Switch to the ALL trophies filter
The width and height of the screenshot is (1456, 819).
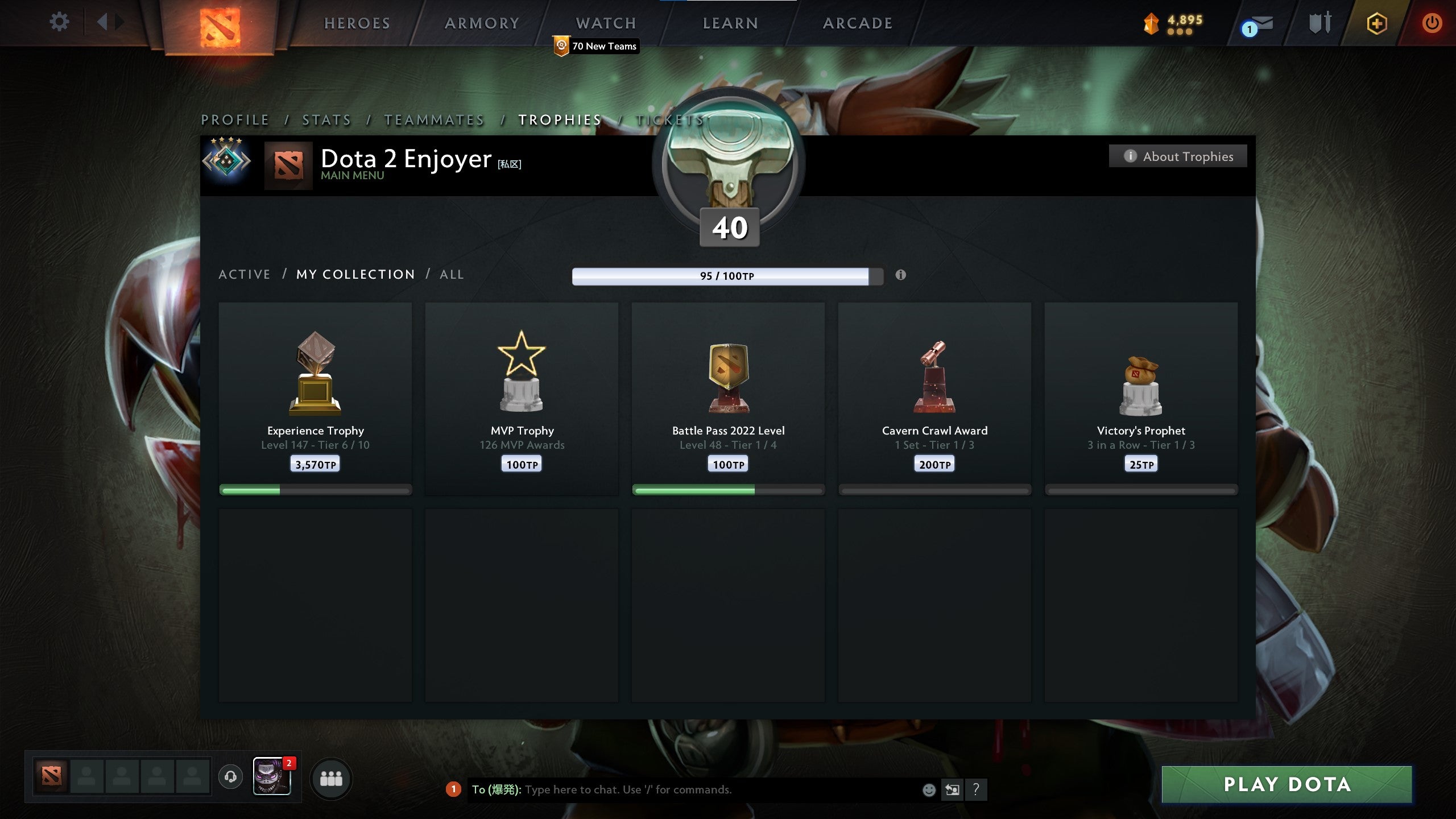point(451,274)
